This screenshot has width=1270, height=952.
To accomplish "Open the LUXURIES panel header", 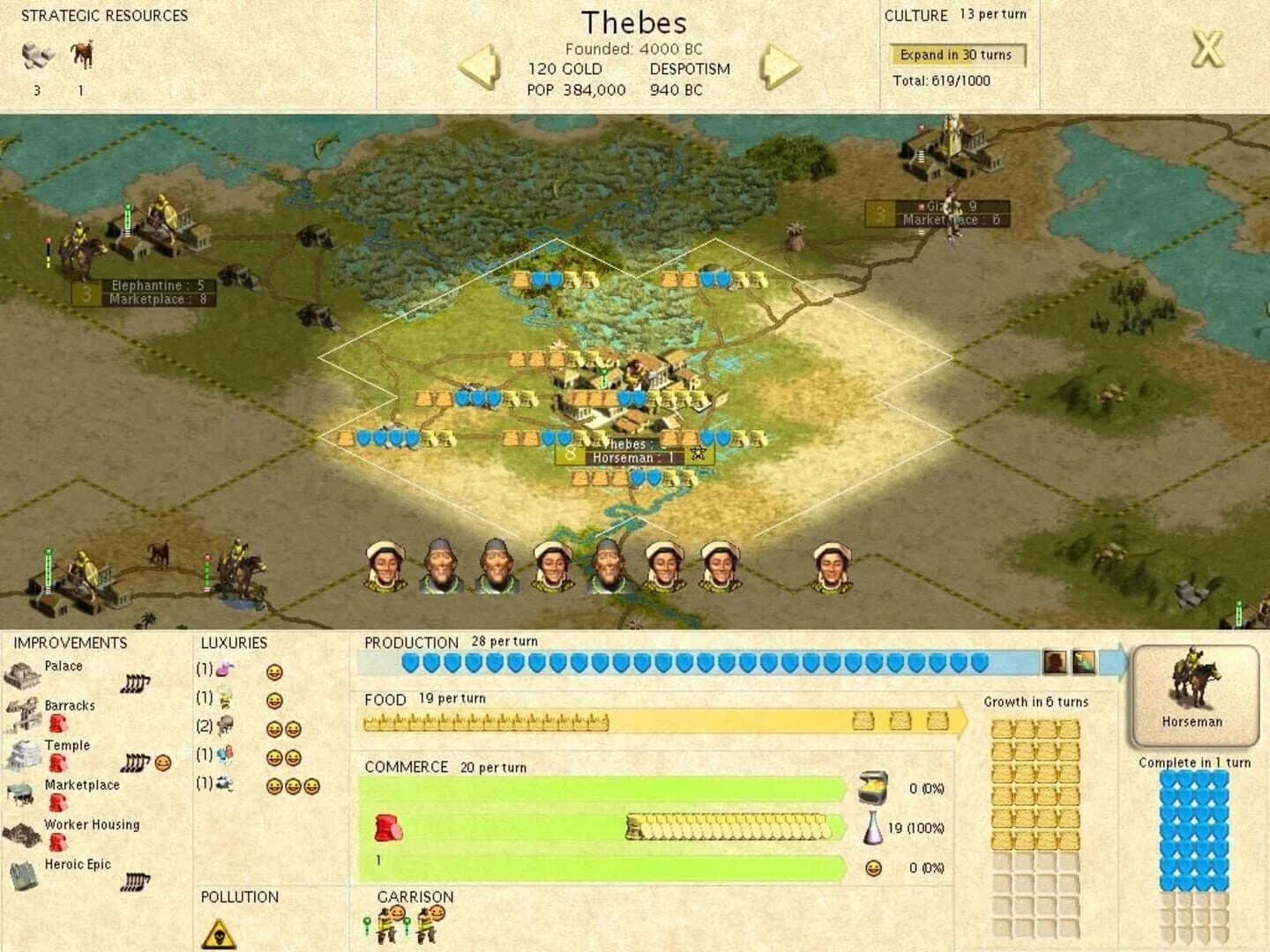I will pyautogui.click(x=235, y=643).
